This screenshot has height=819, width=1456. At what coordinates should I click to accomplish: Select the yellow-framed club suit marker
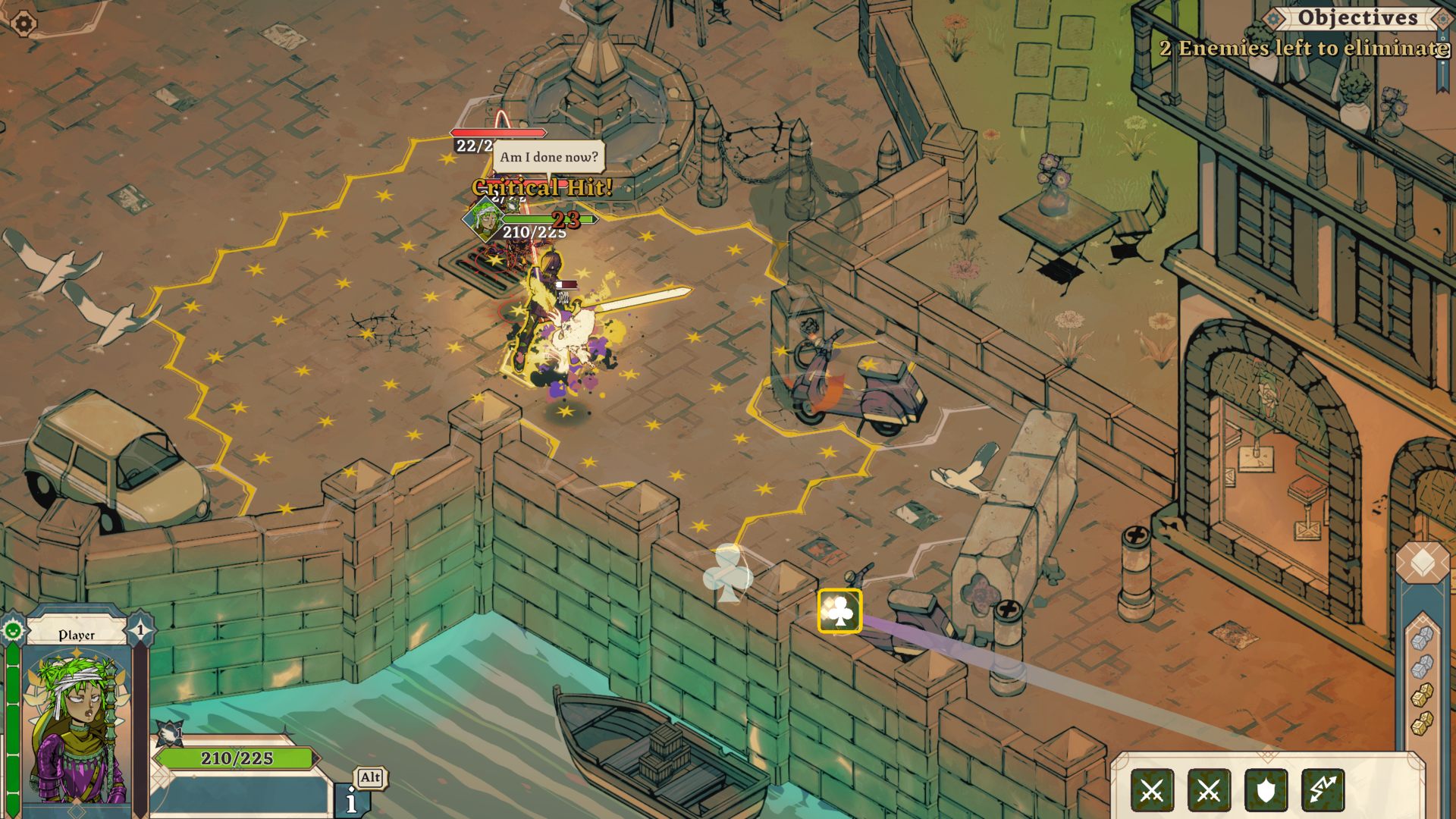pyautogui.click(x=839, y=611)
